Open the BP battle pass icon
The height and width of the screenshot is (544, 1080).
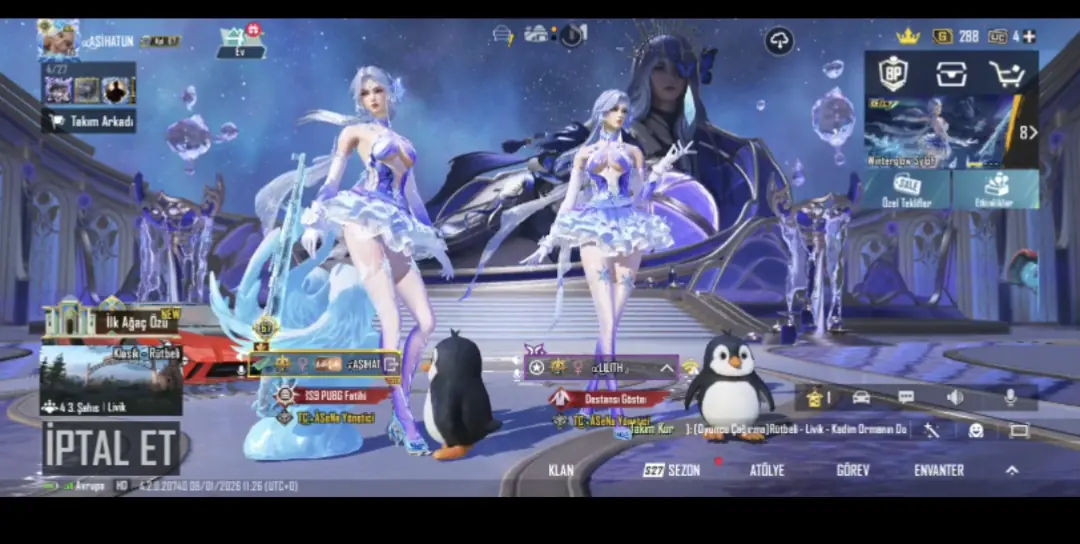point(893,74)
